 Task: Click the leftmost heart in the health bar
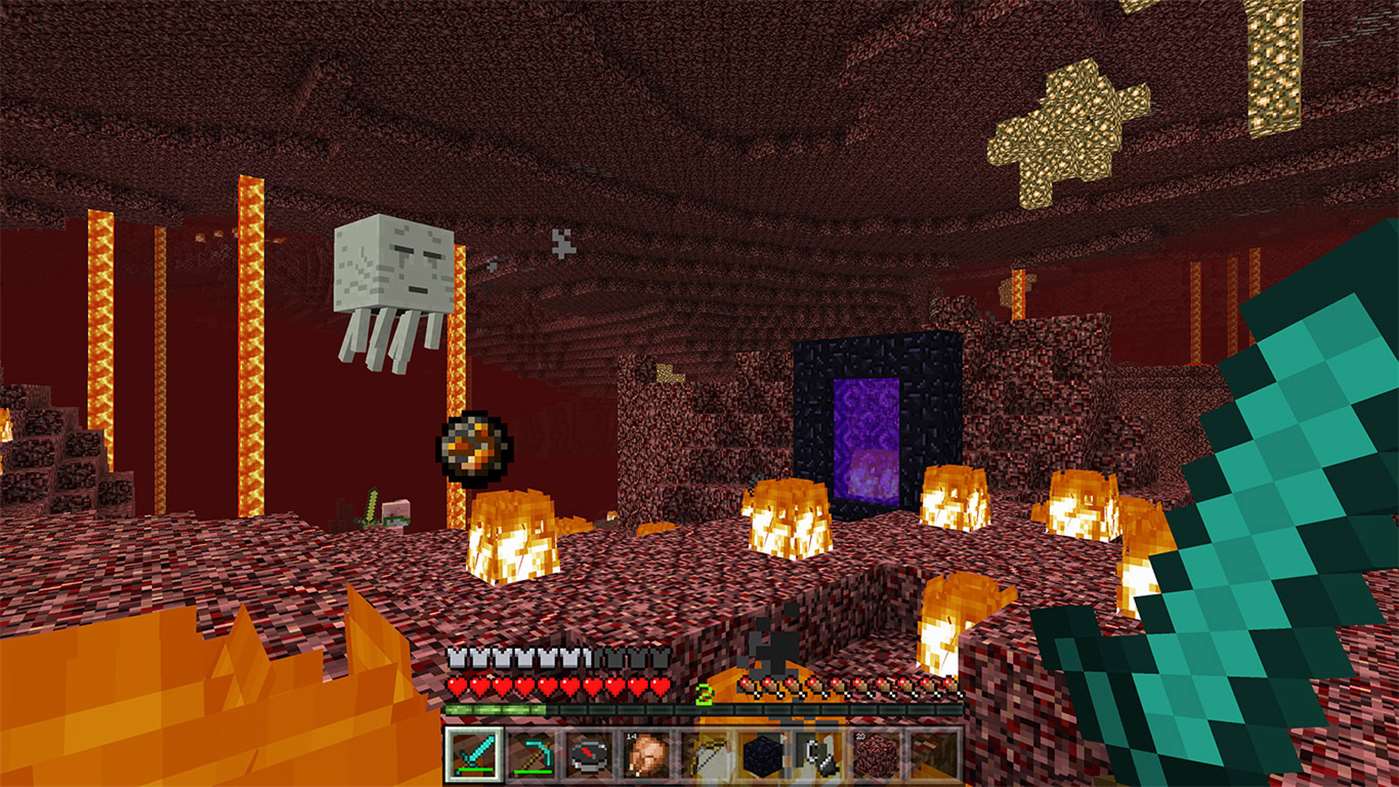pyautogui.click(x=459, y=686)
